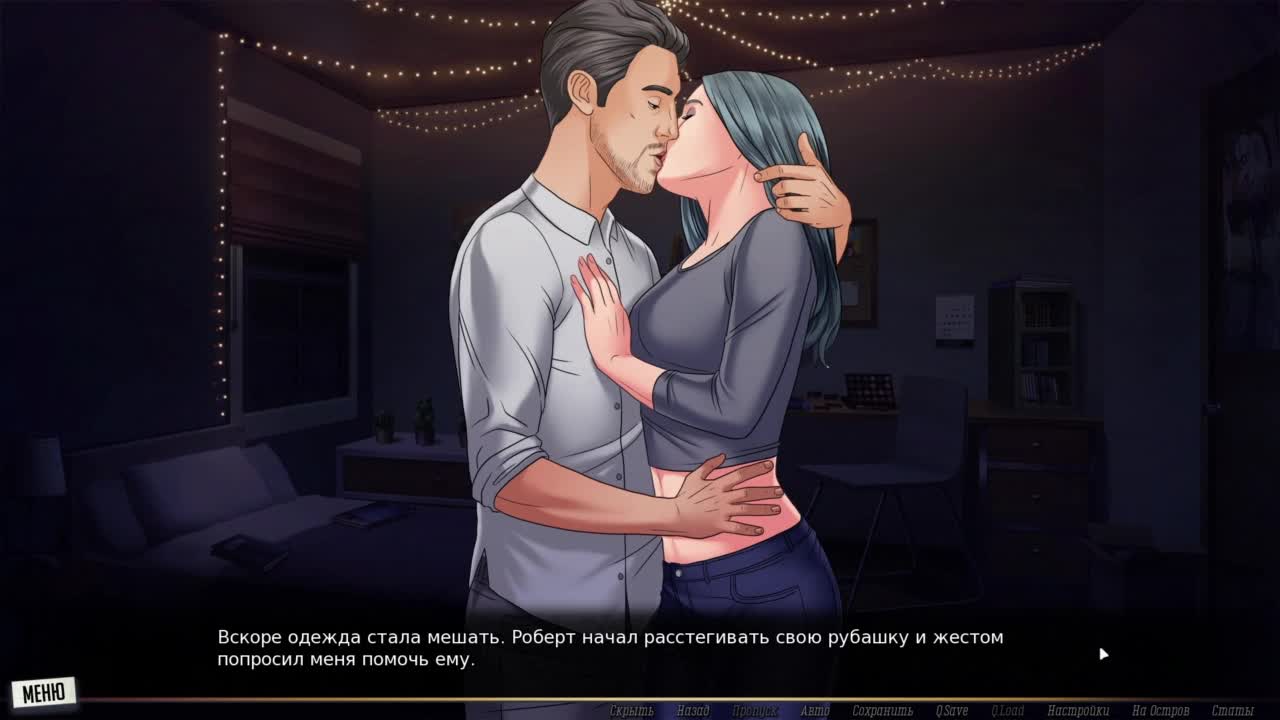Open Настройки settings
The image size is (1280, 720).
(1079, 711)
